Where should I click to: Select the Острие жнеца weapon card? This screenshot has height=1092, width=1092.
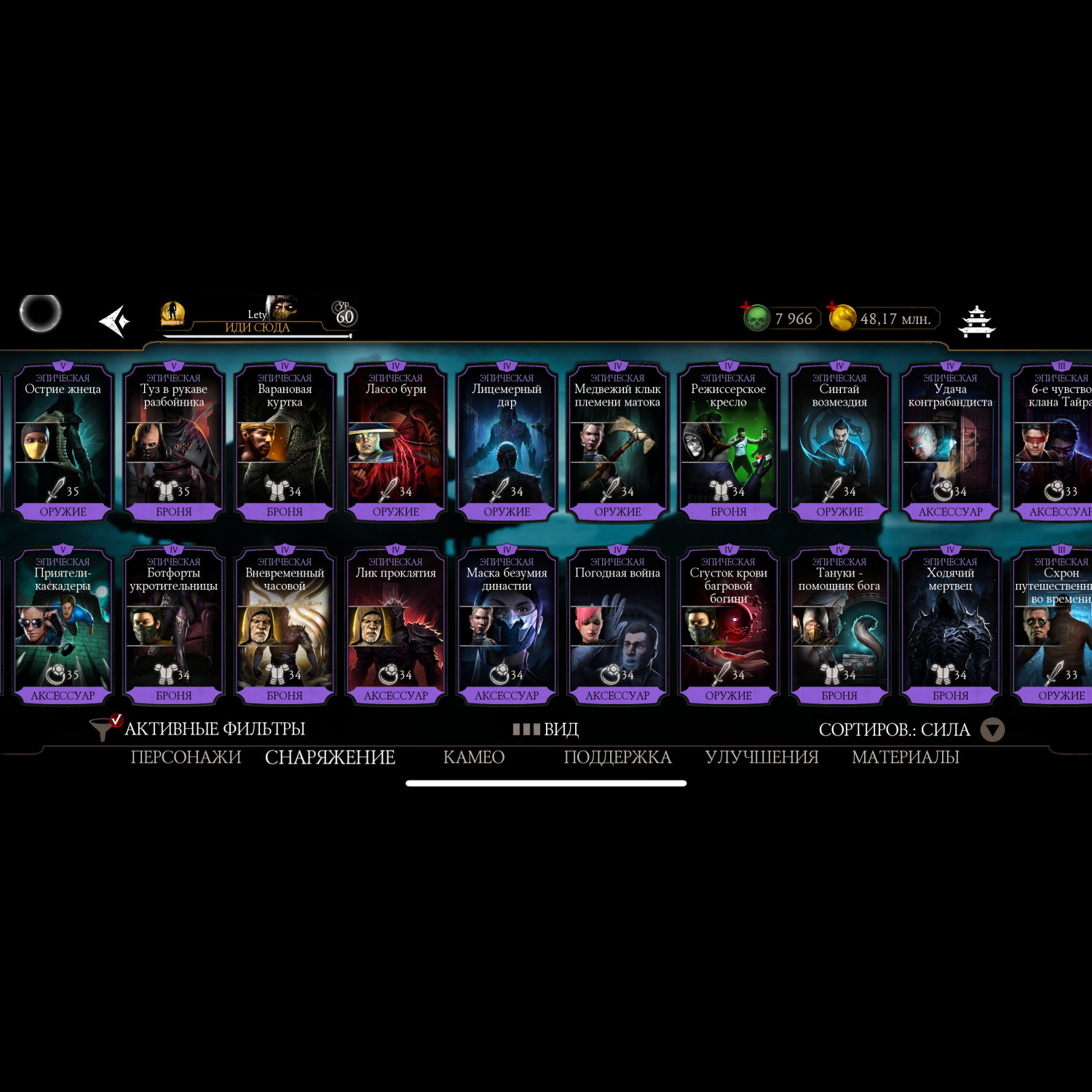pyautogui.click(x=63, y=442)
